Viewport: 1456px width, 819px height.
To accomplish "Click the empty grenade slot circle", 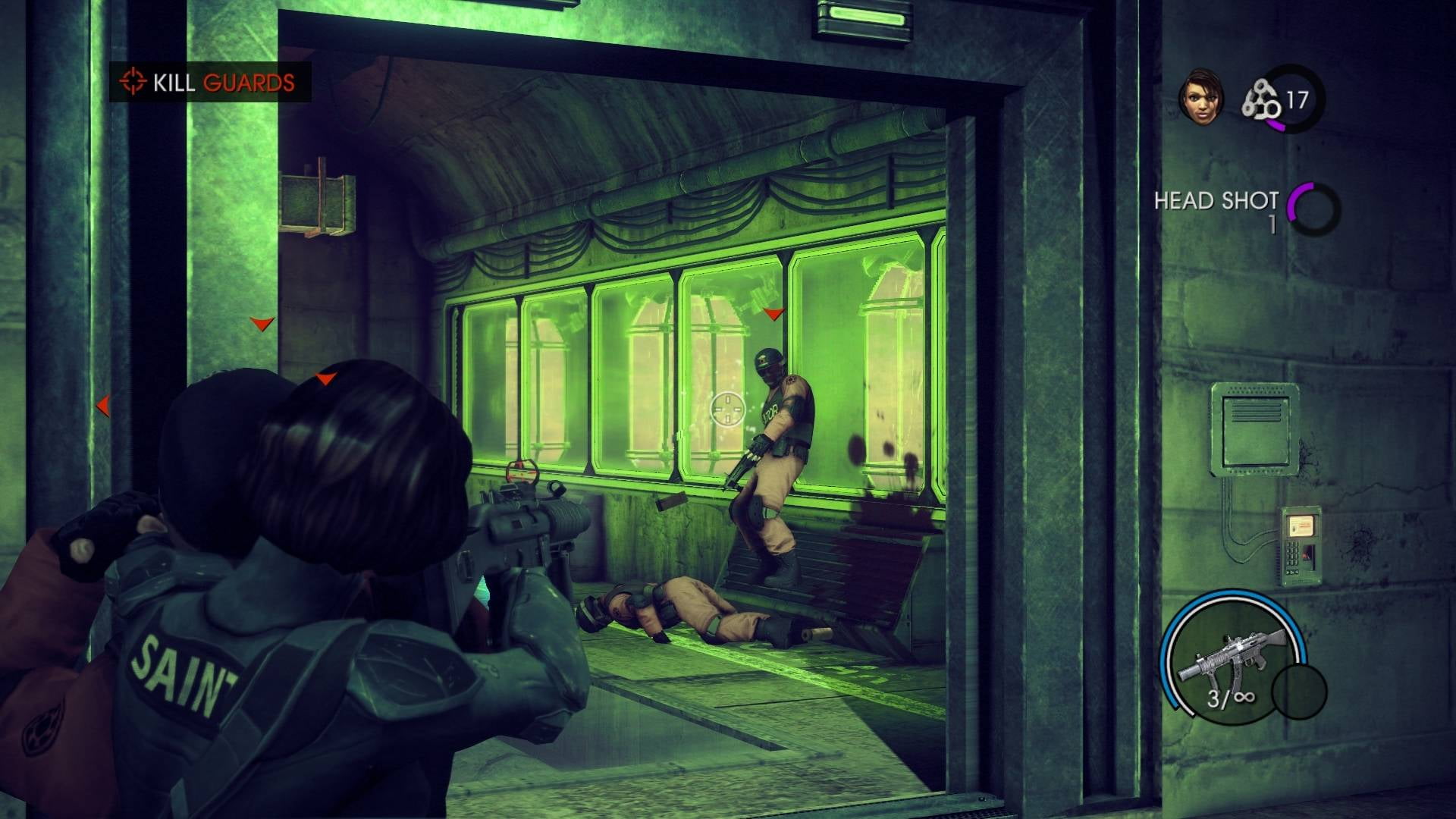I will 1299,691.
